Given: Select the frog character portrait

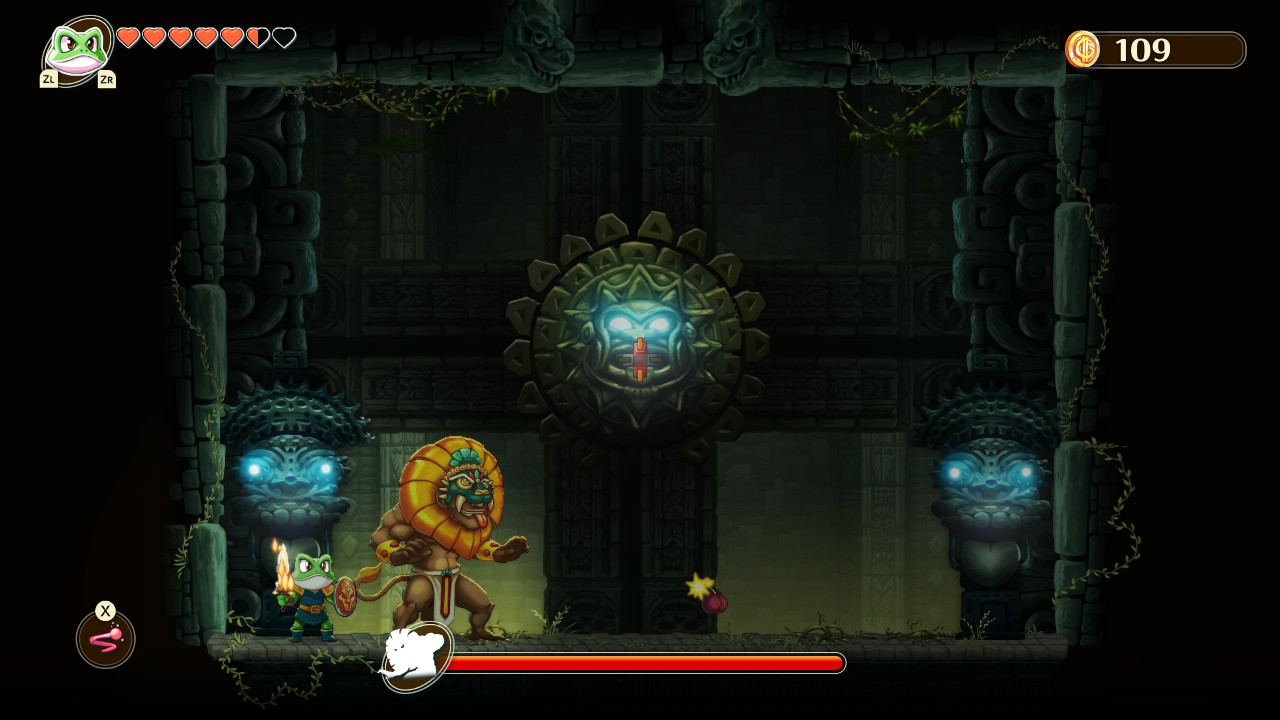Looking at the screenshot, I should pos(78,49).
